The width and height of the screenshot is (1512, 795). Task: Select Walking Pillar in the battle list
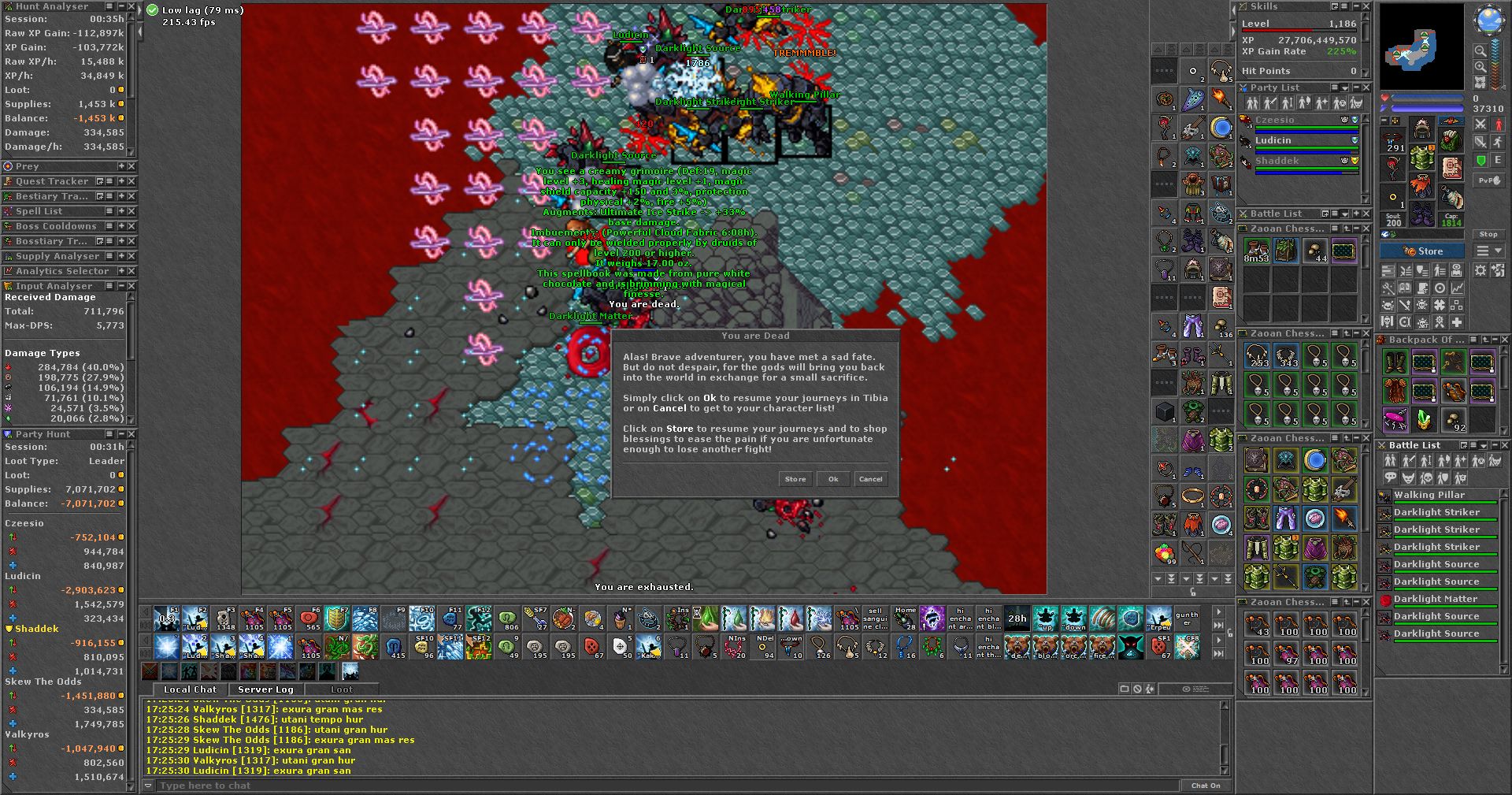pyautogui.click(x=1429, y=495)
